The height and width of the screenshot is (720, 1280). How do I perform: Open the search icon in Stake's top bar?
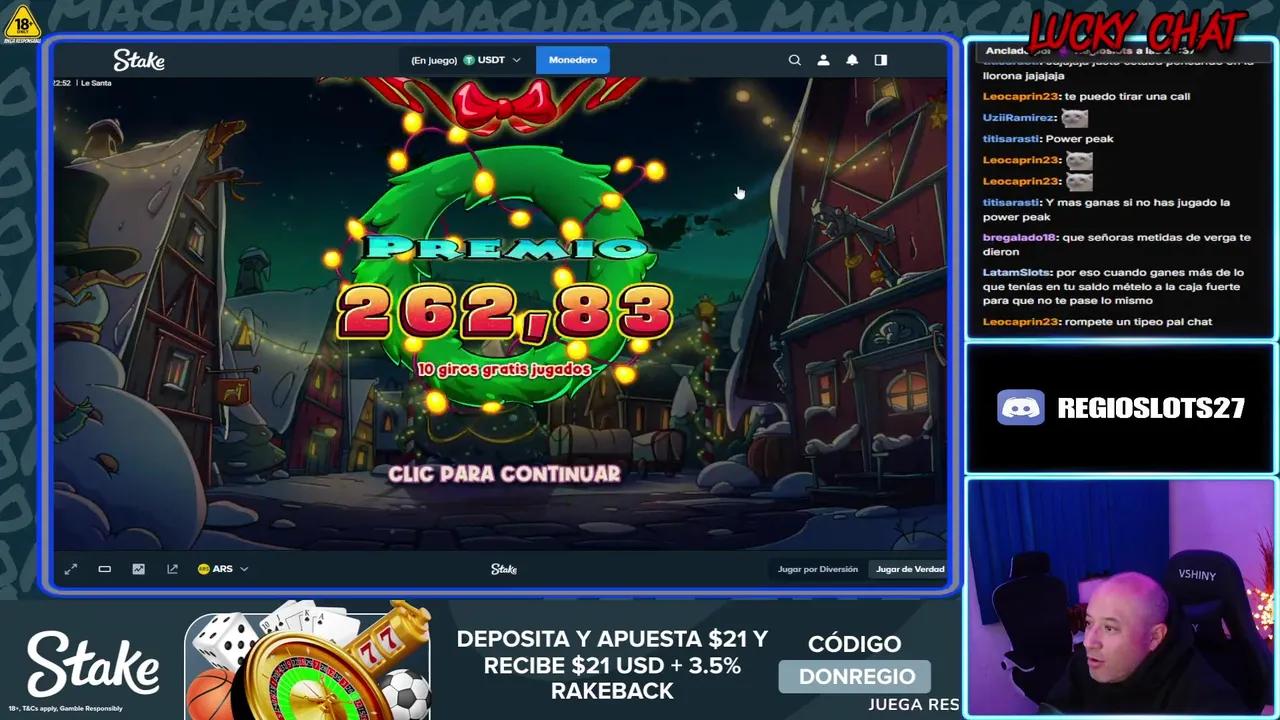pos(795,60)
